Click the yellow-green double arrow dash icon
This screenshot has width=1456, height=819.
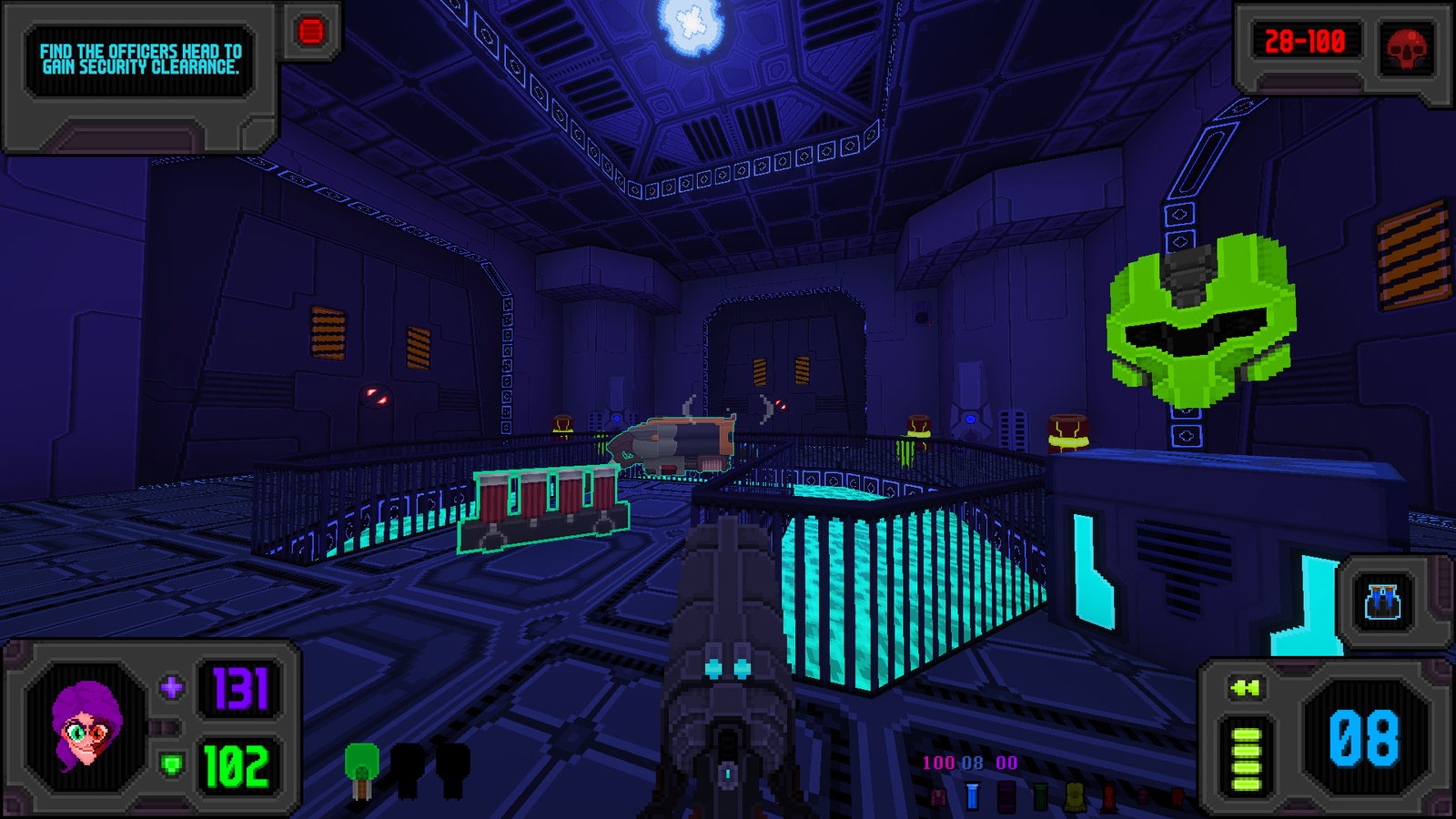tap(1245, 689)
